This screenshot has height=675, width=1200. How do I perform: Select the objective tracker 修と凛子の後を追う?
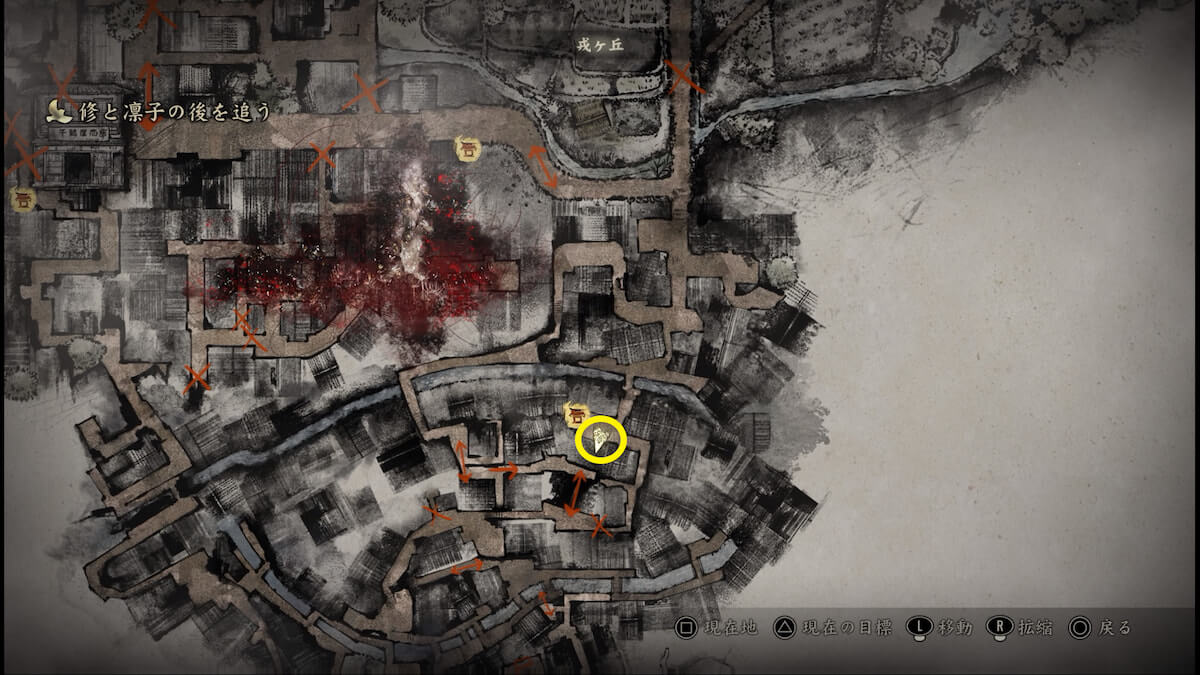160,111
